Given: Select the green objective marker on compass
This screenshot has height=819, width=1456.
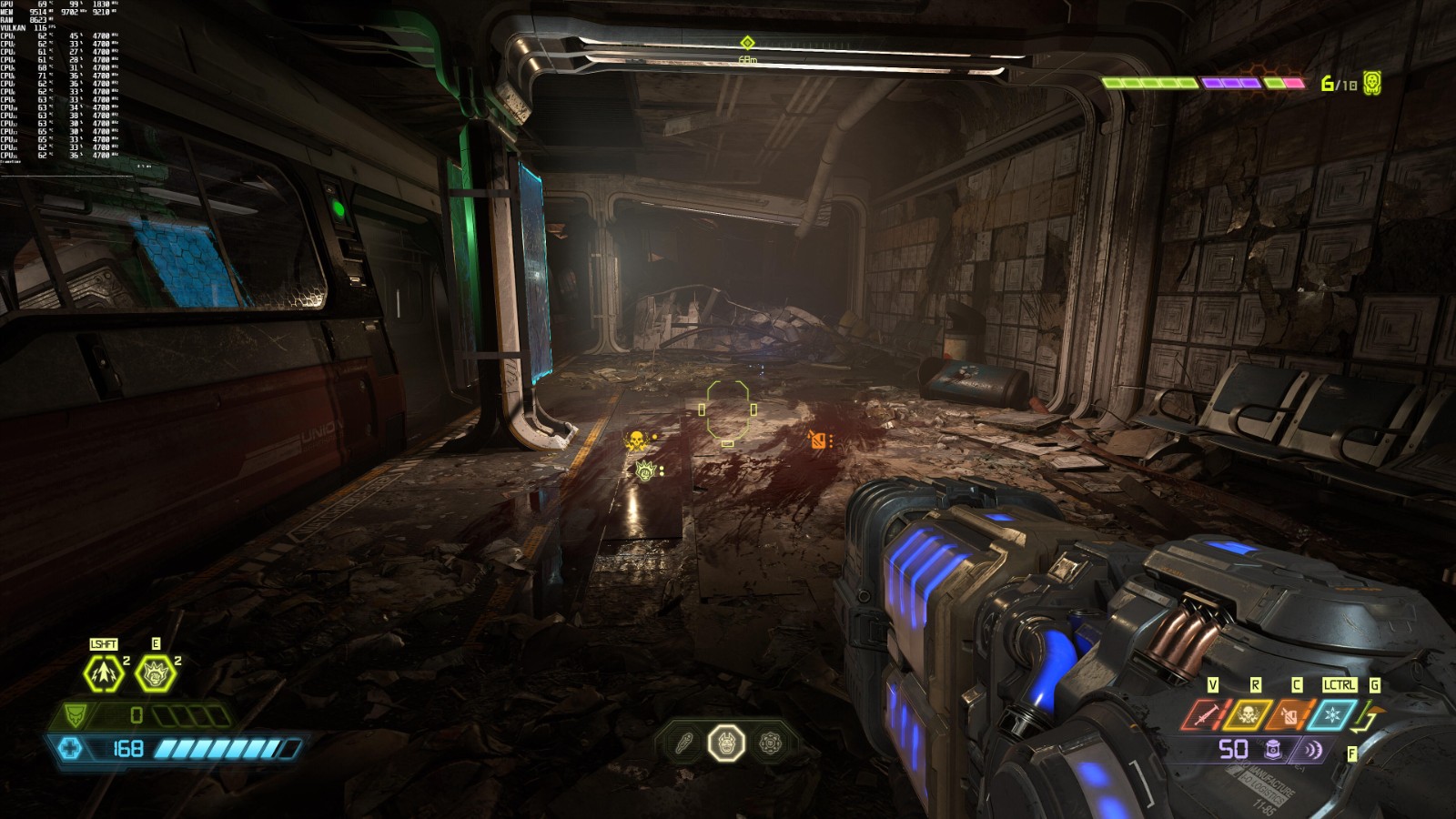Looking at the screenshot, I should click(x=747, y=43).
